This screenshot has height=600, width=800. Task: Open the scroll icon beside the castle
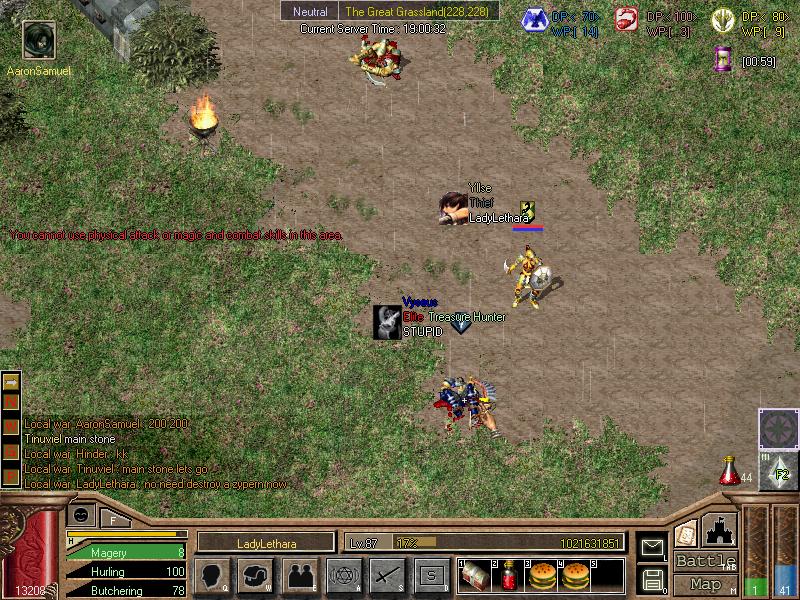pyautogui.click(x=686, y=533)
